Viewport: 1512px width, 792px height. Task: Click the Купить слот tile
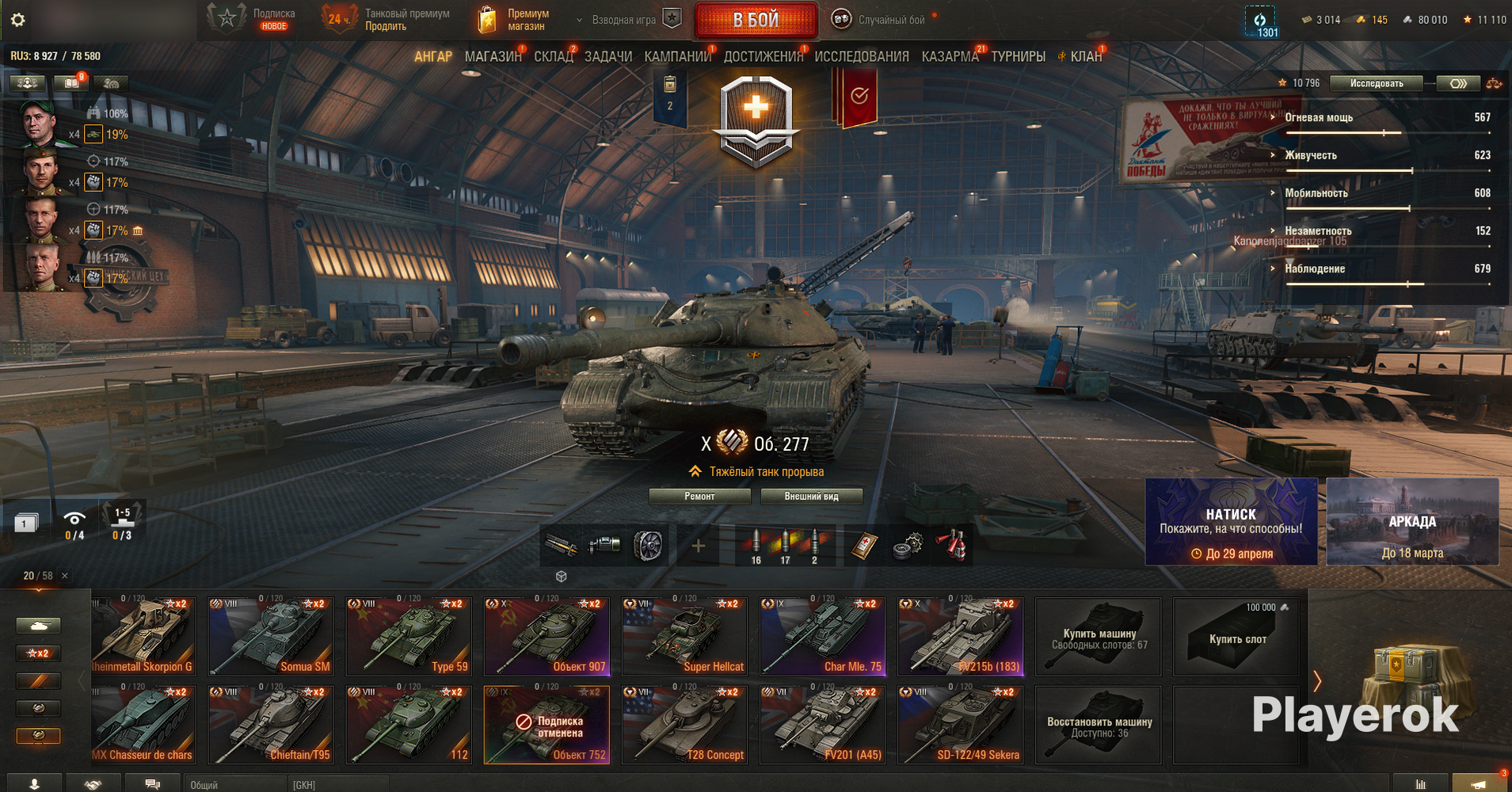(1236, 637)
